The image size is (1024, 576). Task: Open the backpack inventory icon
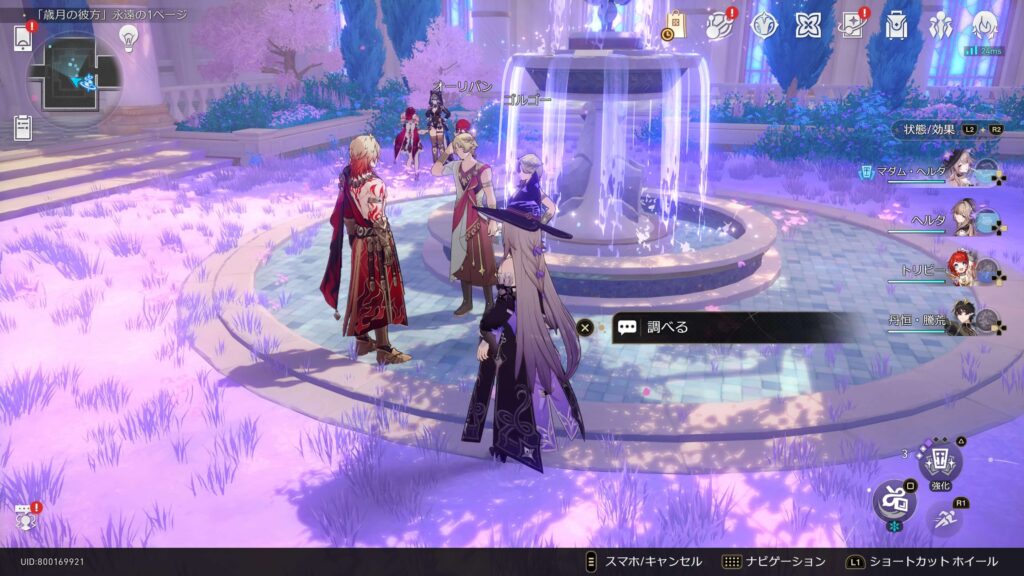coord(895,25)
